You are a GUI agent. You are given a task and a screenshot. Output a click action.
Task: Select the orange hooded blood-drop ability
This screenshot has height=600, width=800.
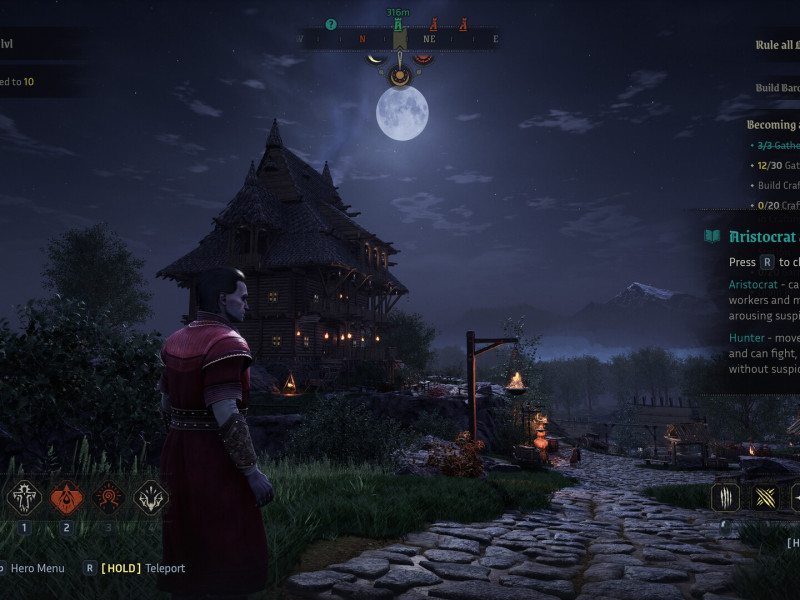tap(67, 497)
